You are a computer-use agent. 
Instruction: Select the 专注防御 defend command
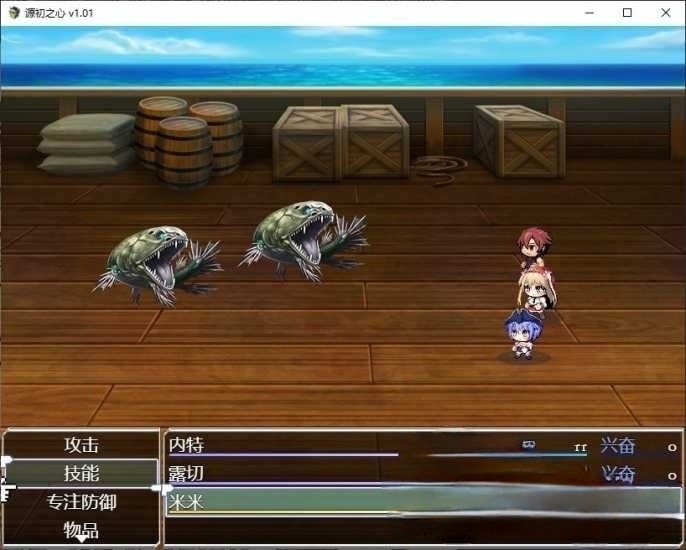tap(81, 502)
